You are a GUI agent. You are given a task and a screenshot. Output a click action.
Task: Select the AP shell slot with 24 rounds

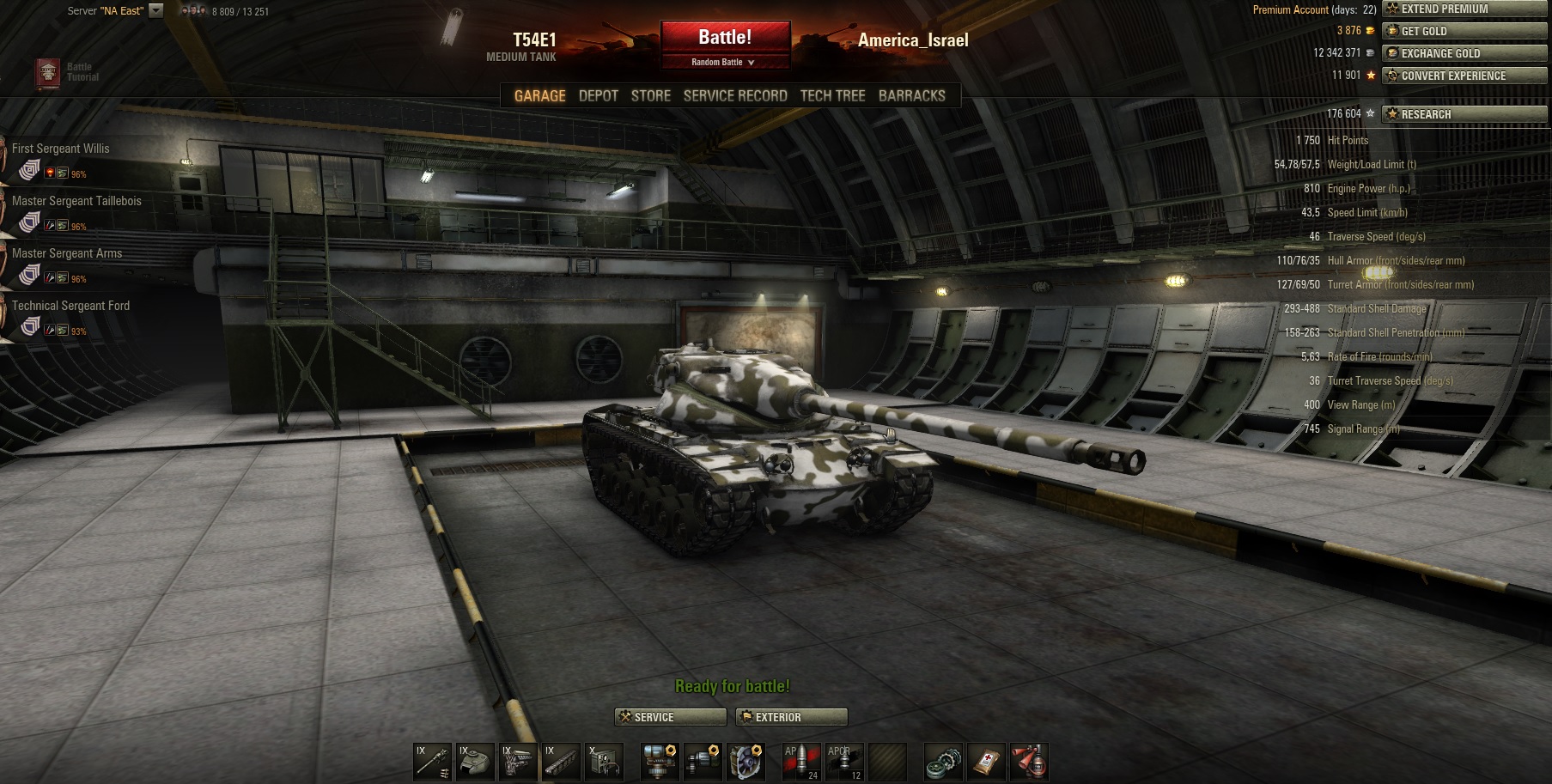tap(800, 761)
